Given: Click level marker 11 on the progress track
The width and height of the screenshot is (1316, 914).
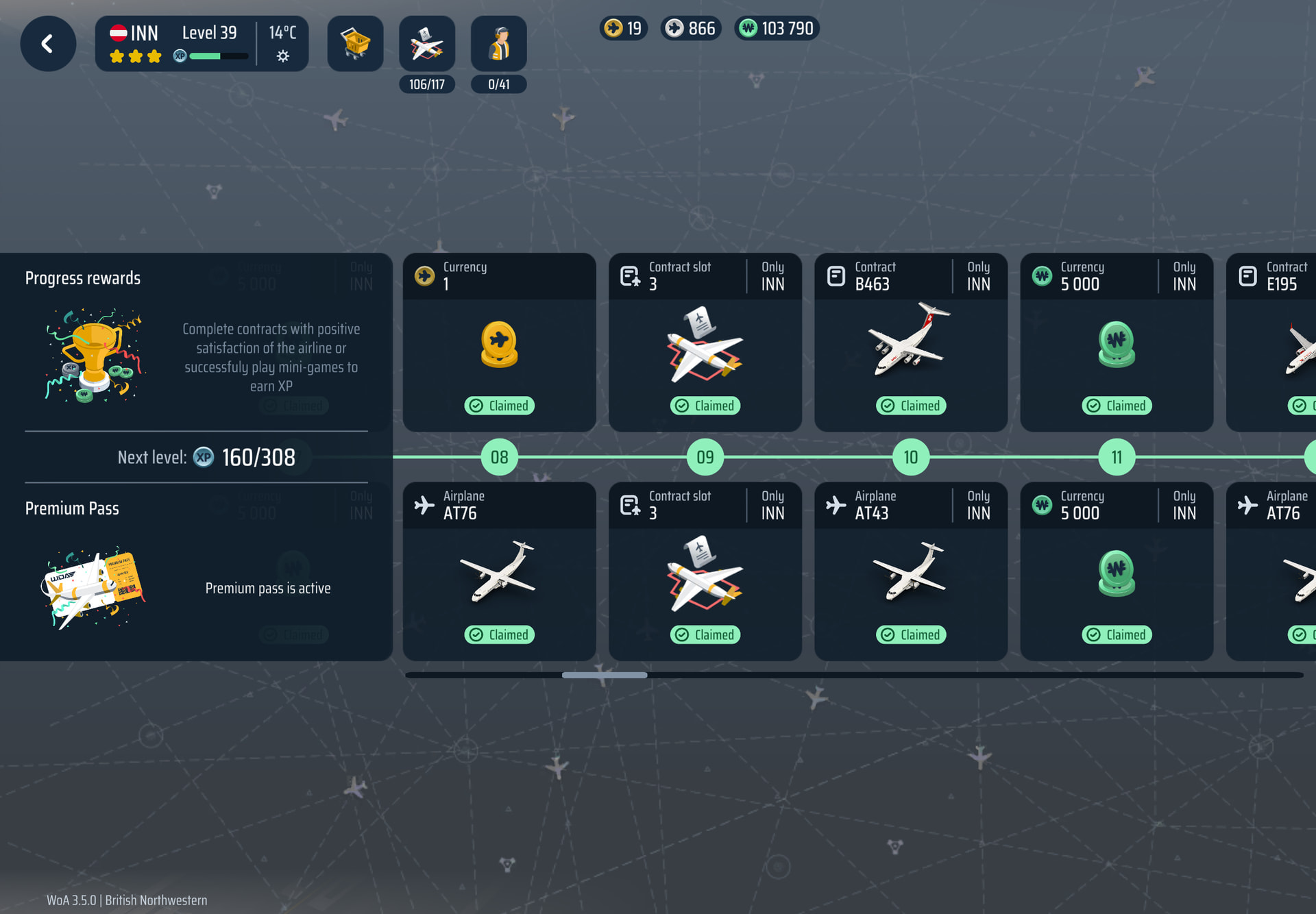Looking at the screenshot, I should 1117,457.
